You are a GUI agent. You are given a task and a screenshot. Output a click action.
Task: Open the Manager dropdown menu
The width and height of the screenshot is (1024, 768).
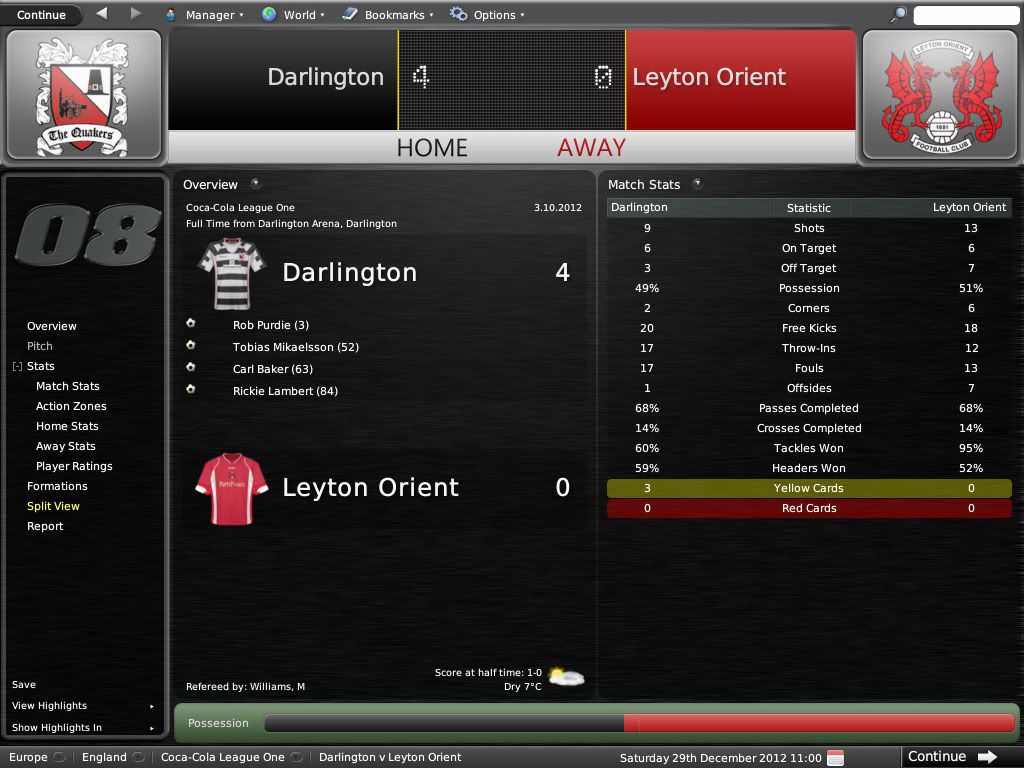(204, 15)
